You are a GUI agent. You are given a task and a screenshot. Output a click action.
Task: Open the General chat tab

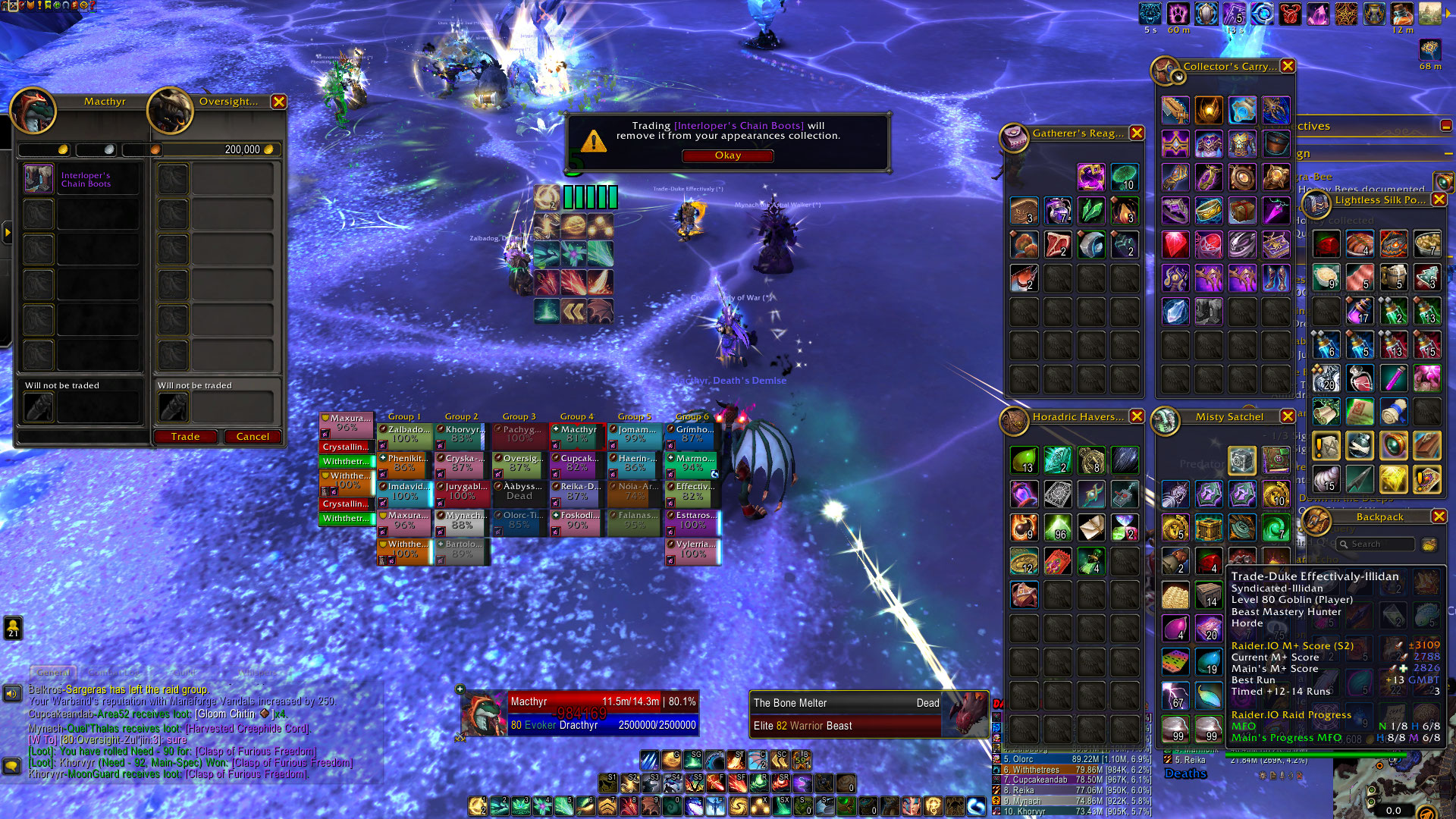pos(53,672)
